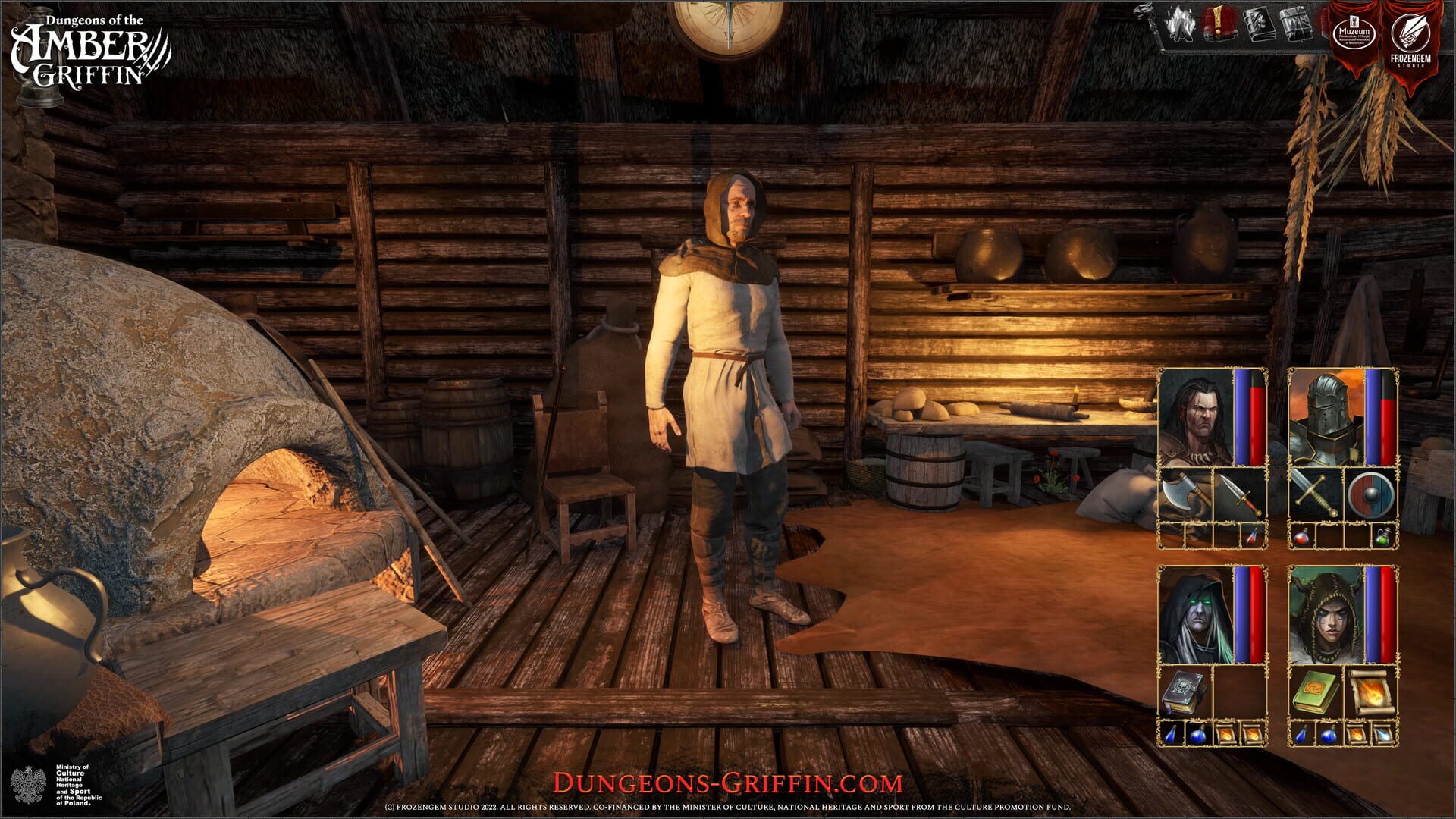This screenshot has height=819, width=1456.
Task: Use the green potion in knight's belt
Action: click(x=1382, y=536)
